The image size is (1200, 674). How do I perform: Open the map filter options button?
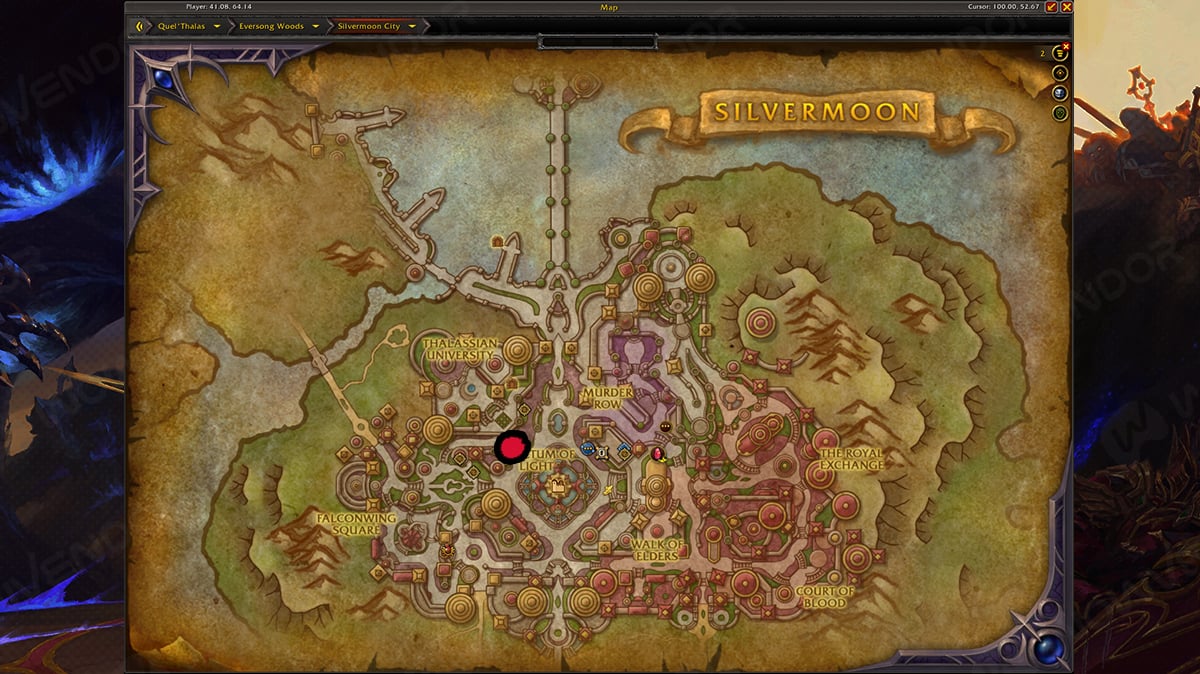pos(1060,53)
